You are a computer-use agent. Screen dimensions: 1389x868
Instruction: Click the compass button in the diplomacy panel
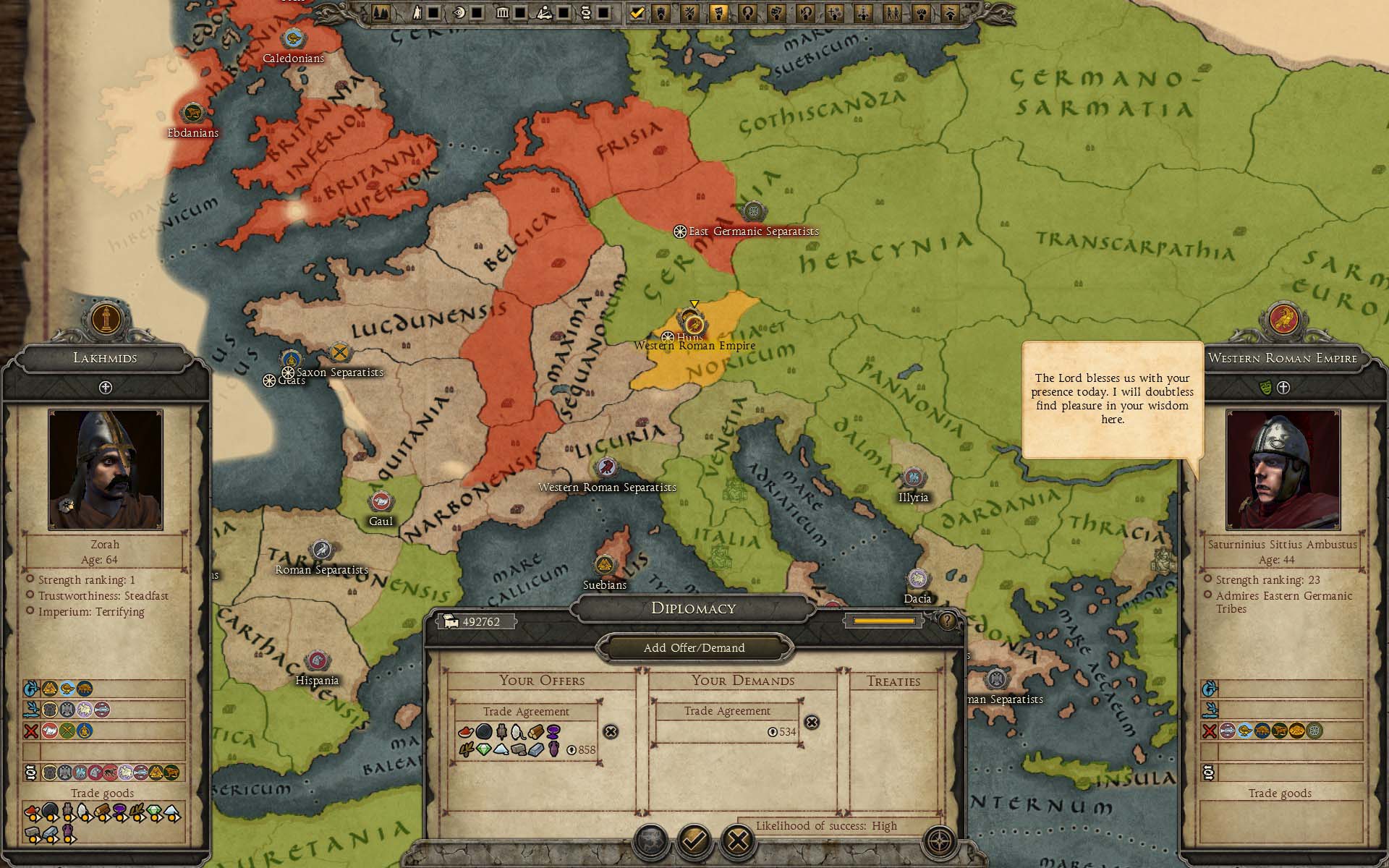pos(939,841)
